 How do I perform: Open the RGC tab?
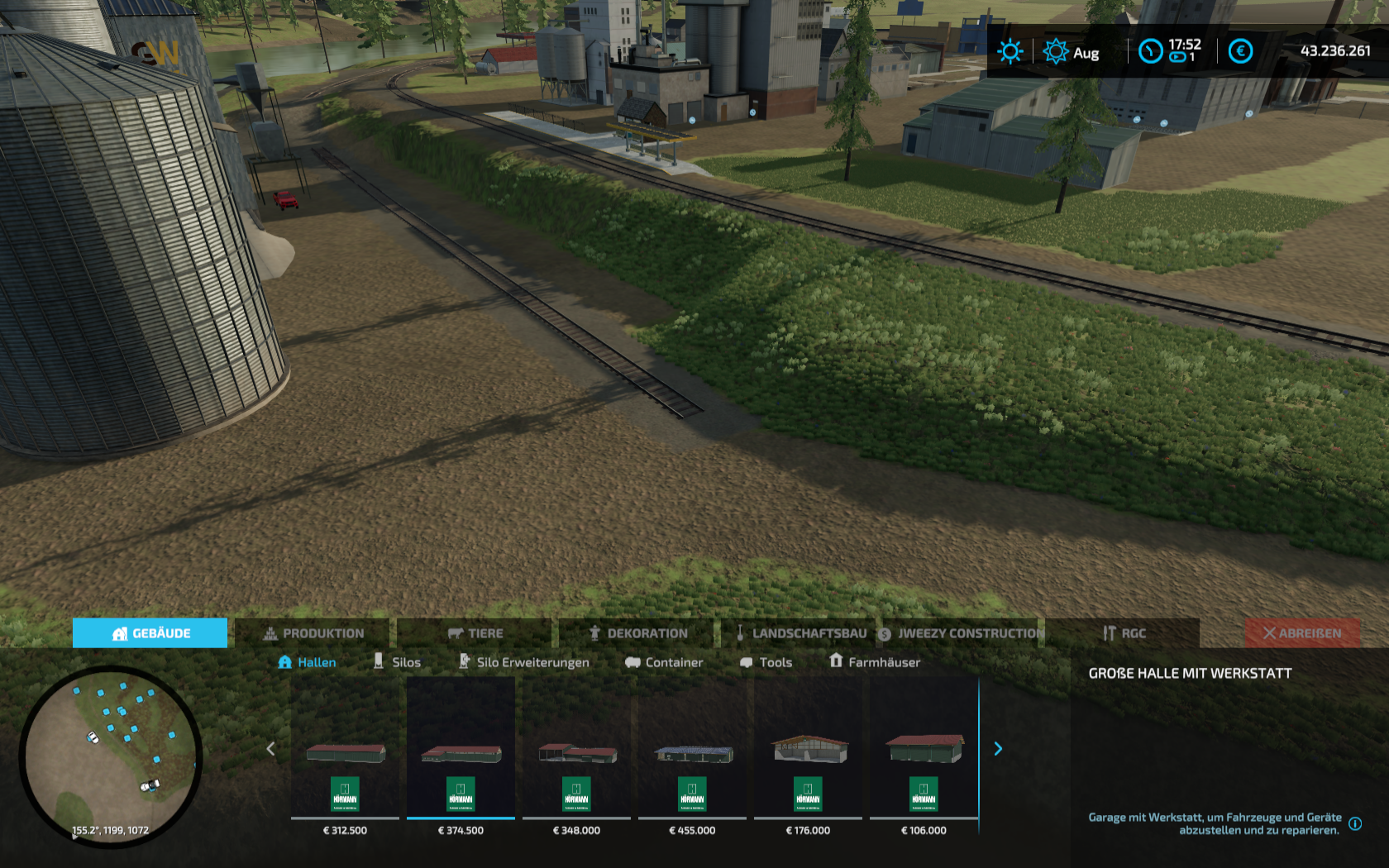[1123, 633]
